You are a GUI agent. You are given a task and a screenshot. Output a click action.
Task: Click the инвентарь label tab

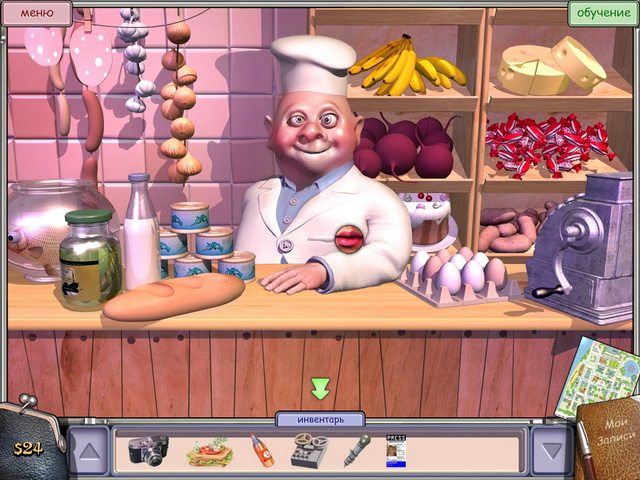[x=320, y=419]
